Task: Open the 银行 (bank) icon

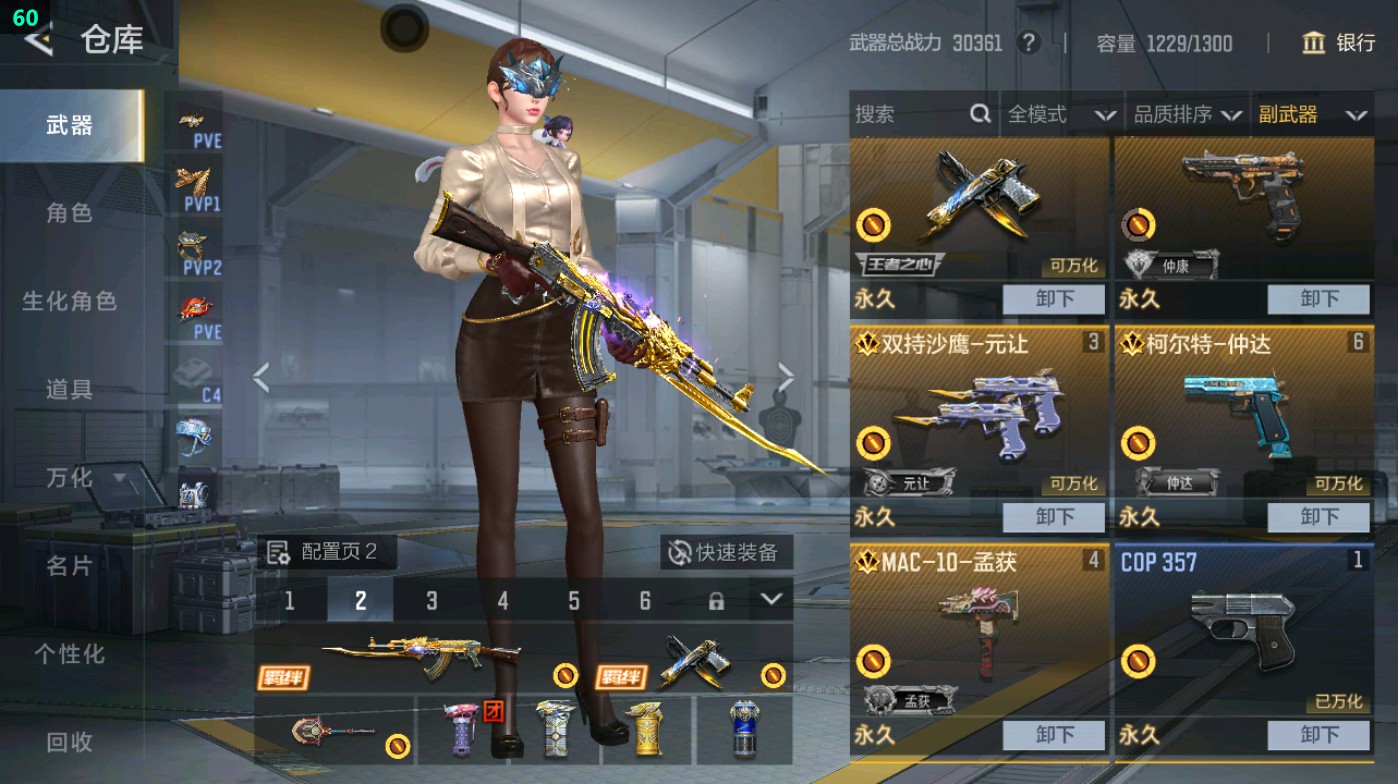Action: (1313, 44)
